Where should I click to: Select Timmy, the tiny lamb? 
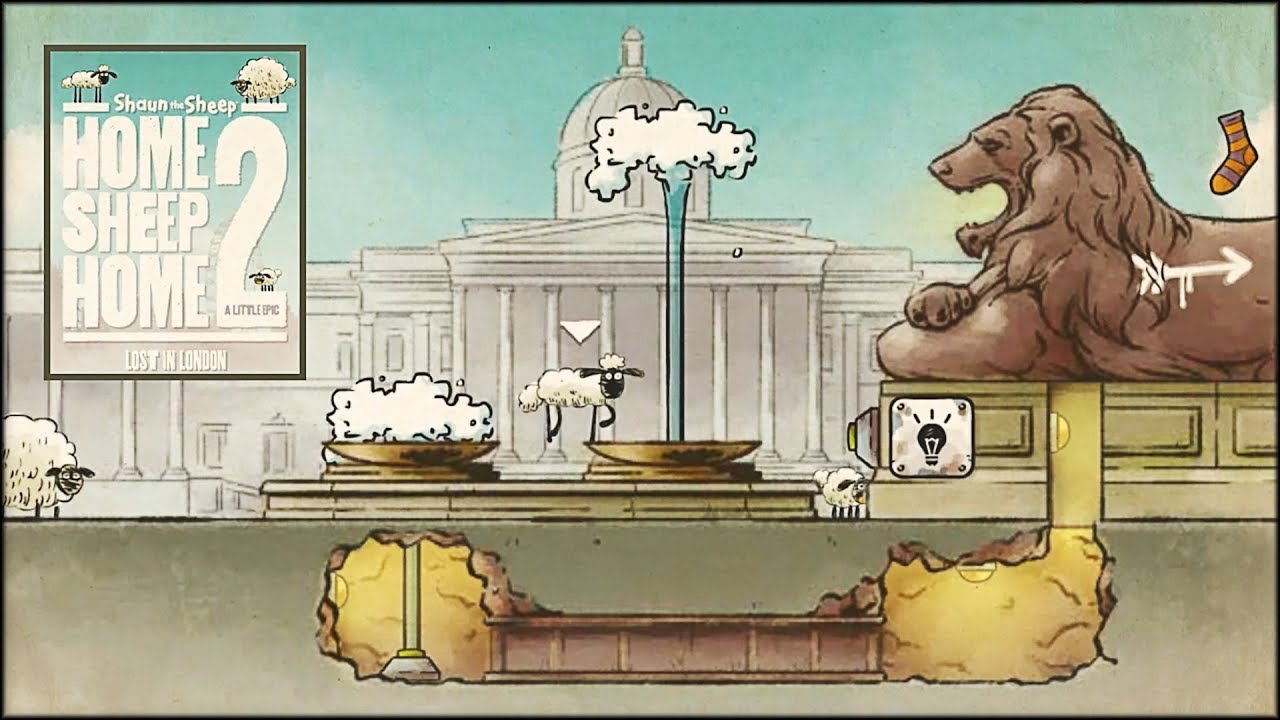point(840,490)
